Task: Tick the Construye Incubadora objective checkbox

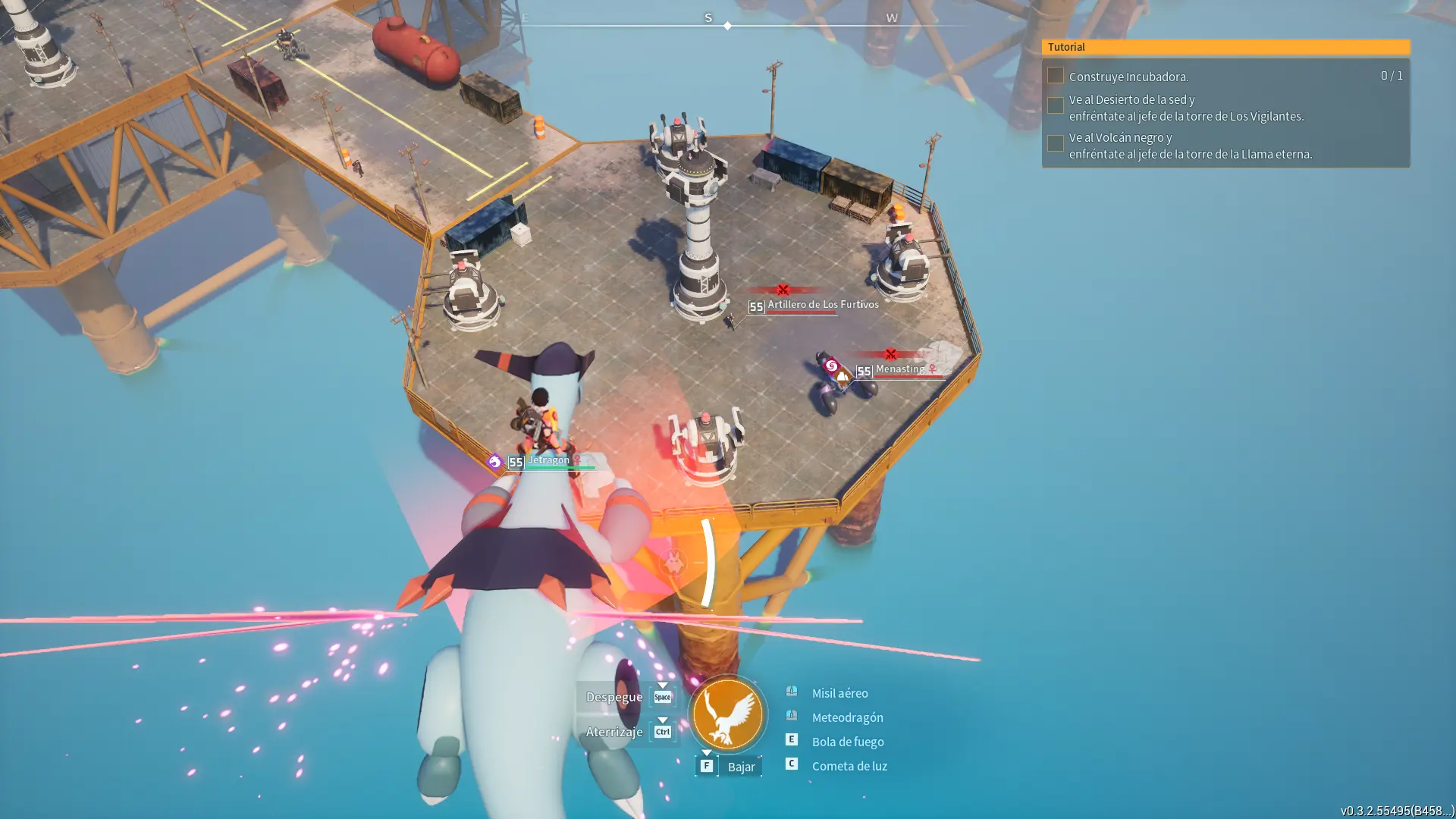Action: coord(1055,75)
